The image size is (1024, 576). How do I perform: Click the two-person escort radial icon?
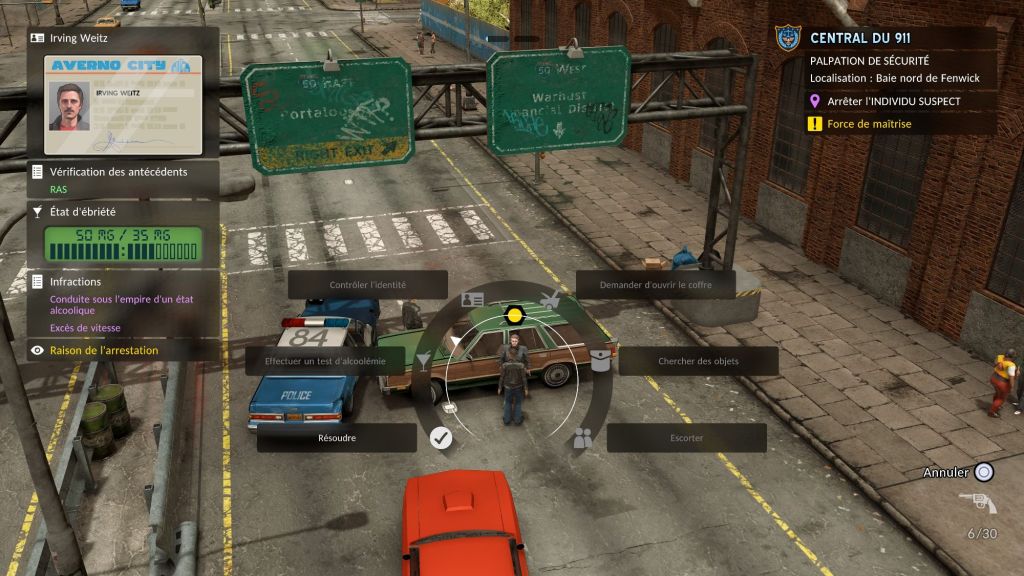(x=583, y=437)
